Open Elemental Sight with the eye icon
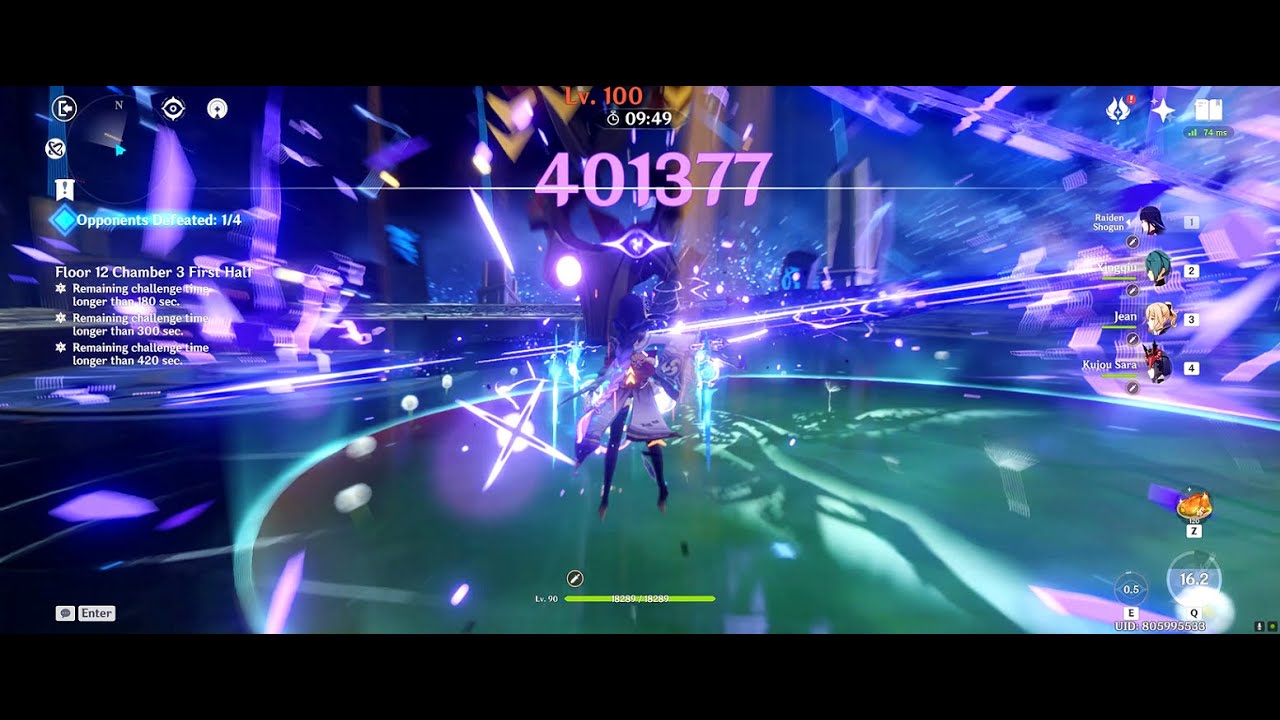Screen dimensions: 1280x720 tap(172, 109)
